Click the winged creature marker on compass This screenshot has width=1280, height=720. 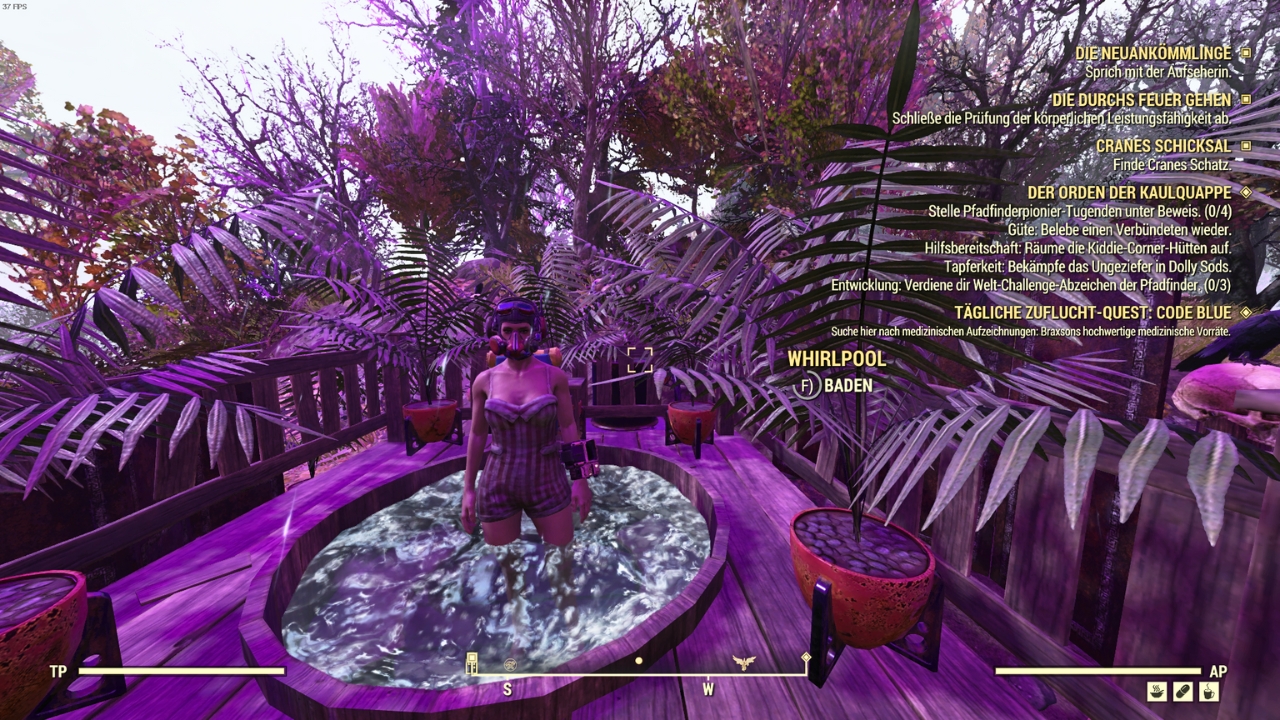[743, 662]
